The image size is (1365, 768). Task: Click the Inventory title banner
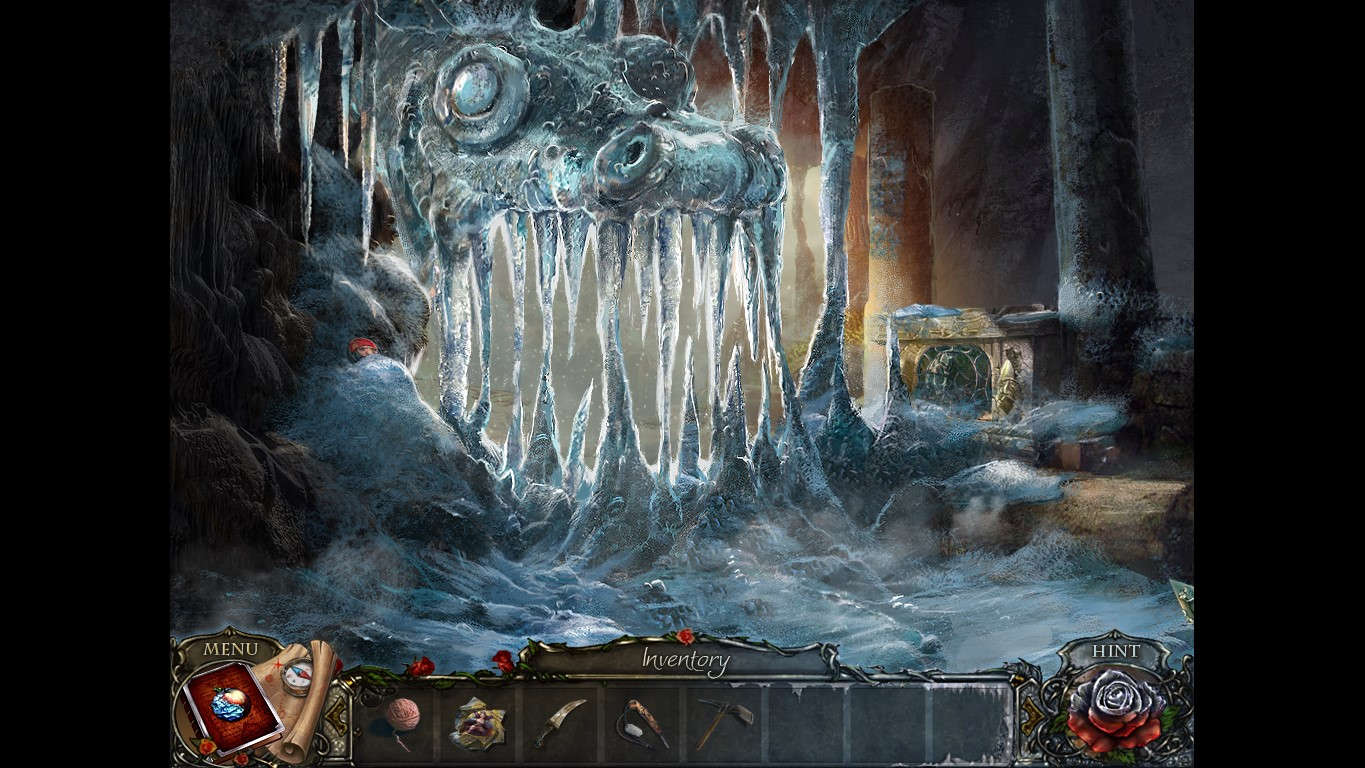pyautogui.click(x=686, y=657)
